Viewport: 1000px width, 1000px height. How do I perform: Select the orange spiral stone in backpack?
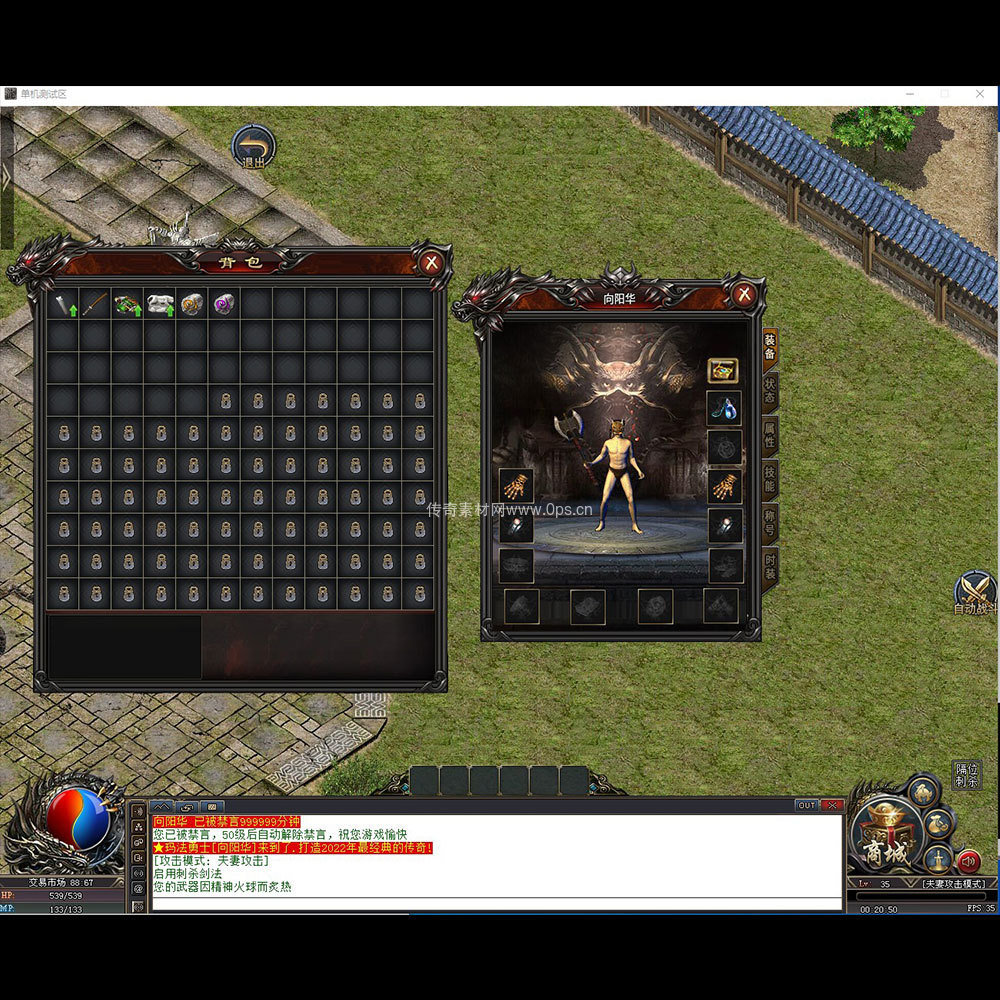tap(192, 304)
